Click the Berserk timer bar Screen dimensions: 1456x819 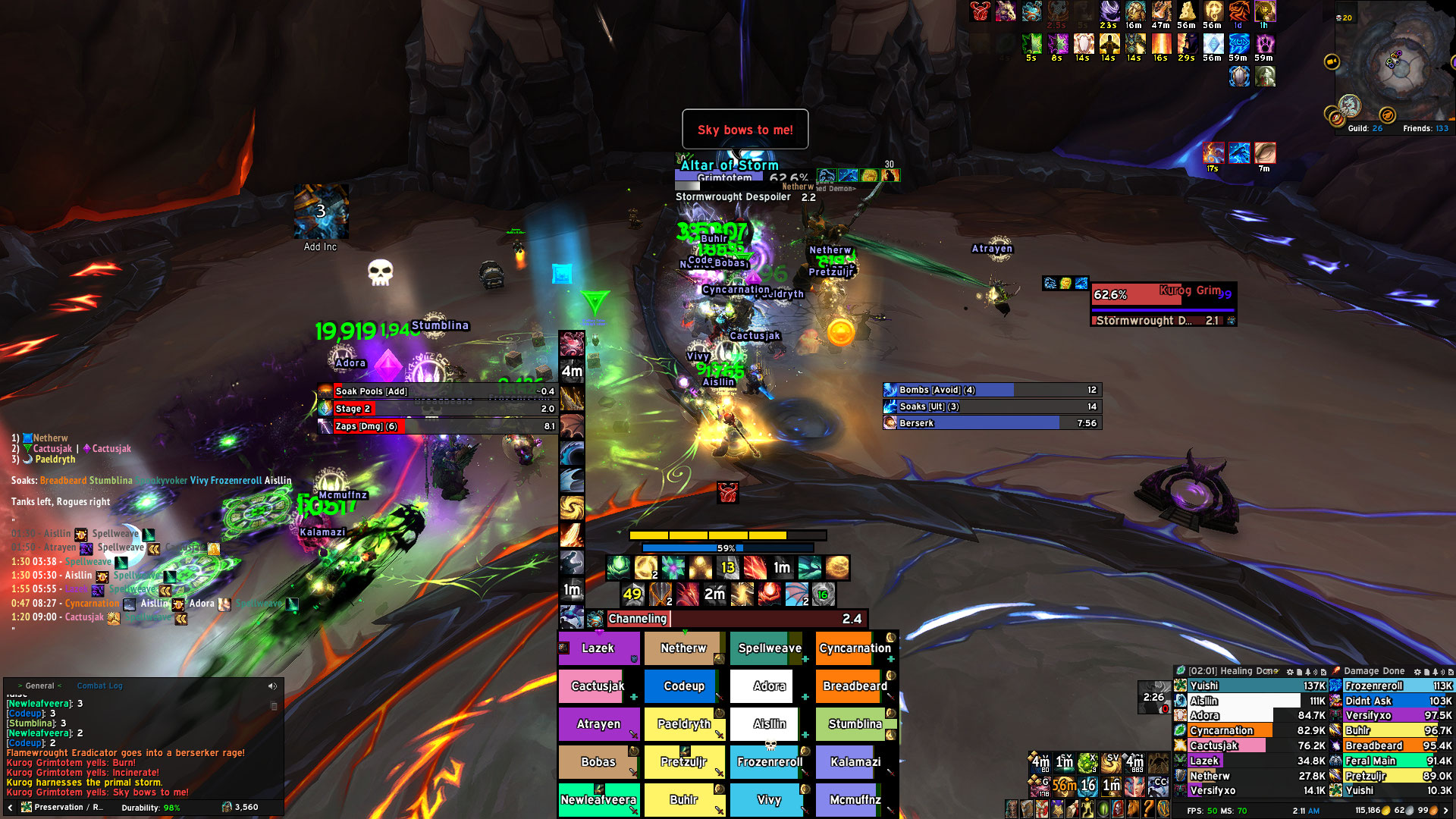[x=992, y=423]
